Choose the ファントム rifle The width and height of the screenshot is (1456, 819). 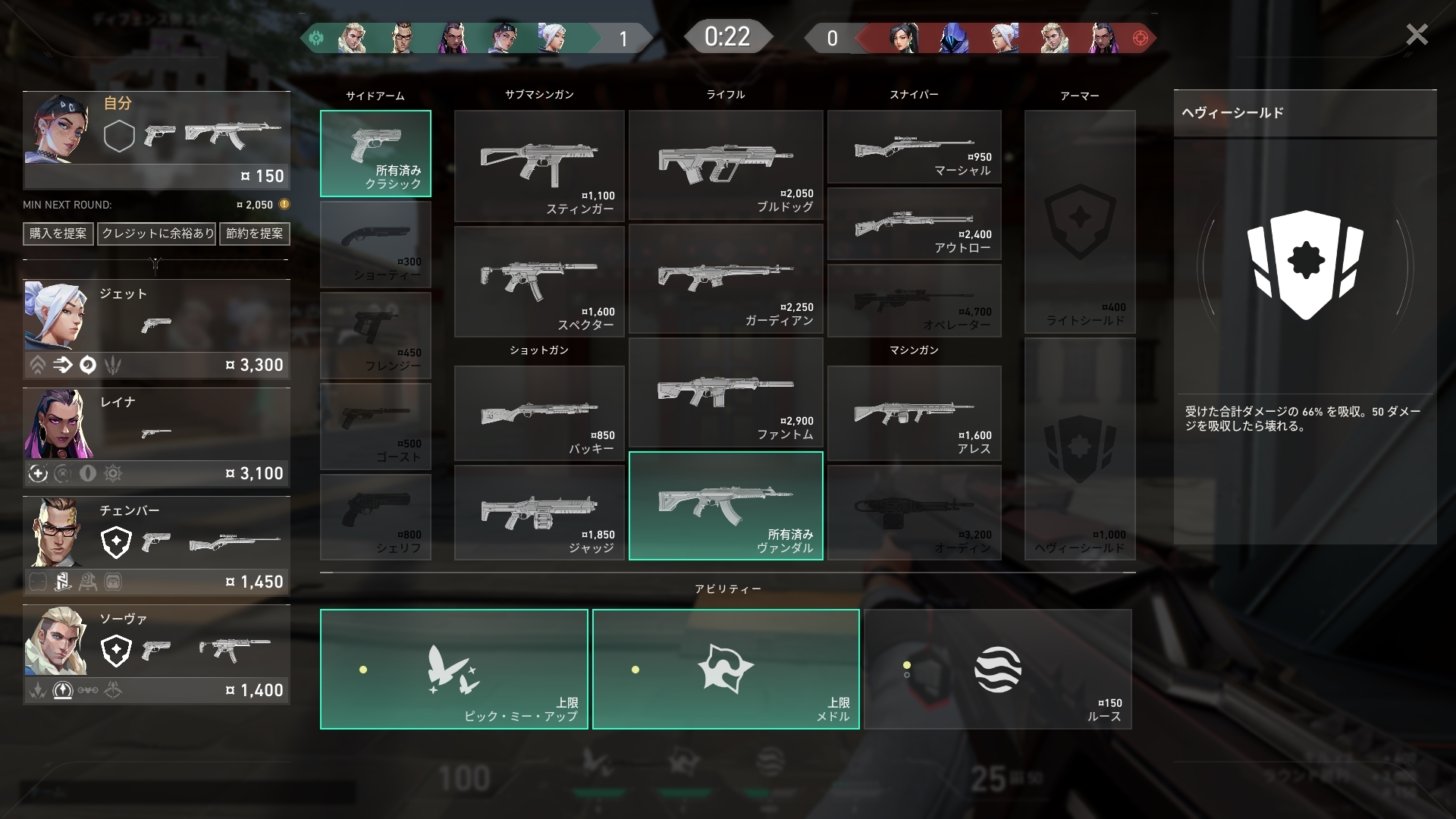pos(726,393)
